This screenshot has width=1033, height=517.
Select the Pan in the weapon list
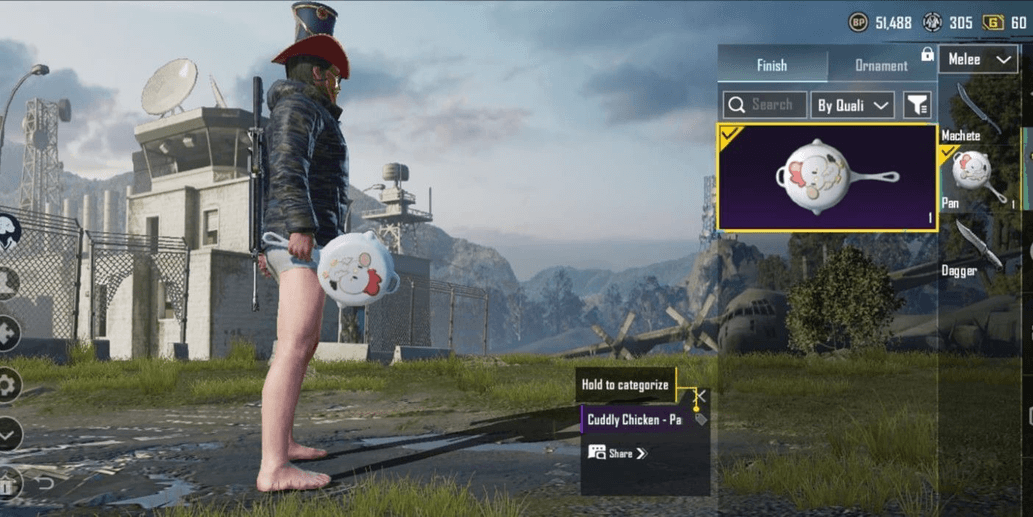click(x=976, y=177)
